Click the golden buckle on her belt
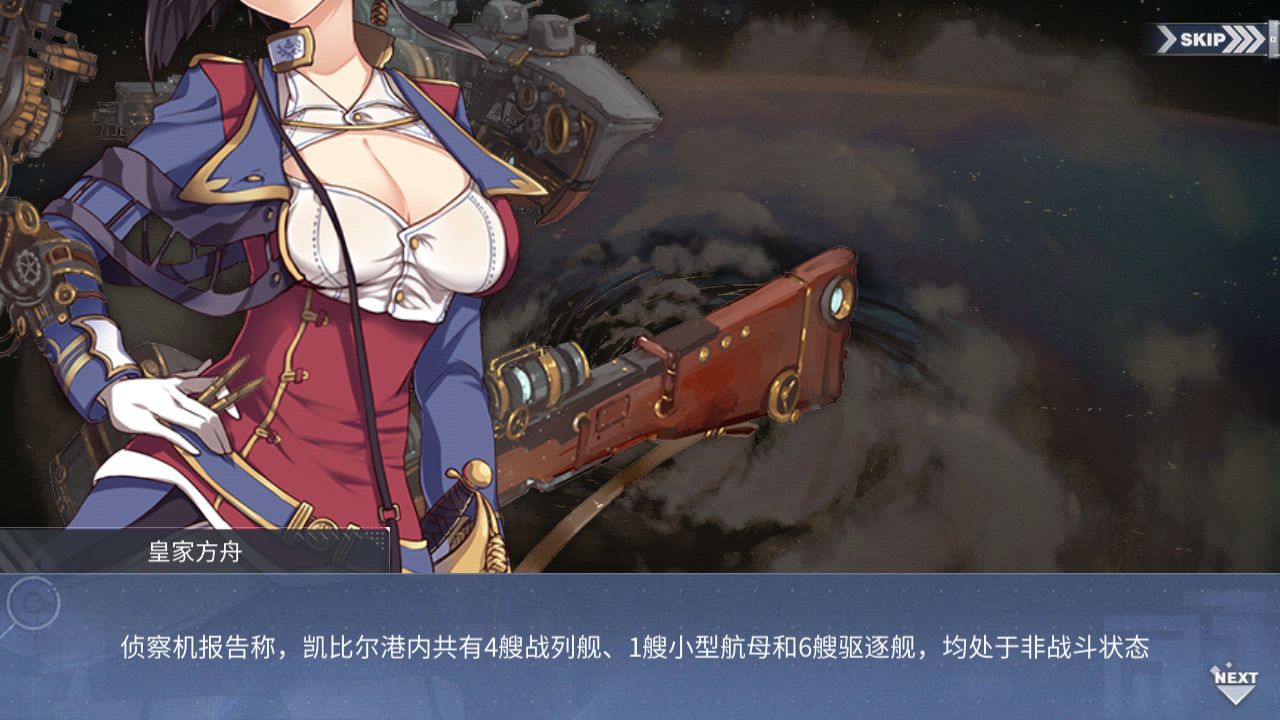The image size is (1280, 720). [x=322, y=525]
